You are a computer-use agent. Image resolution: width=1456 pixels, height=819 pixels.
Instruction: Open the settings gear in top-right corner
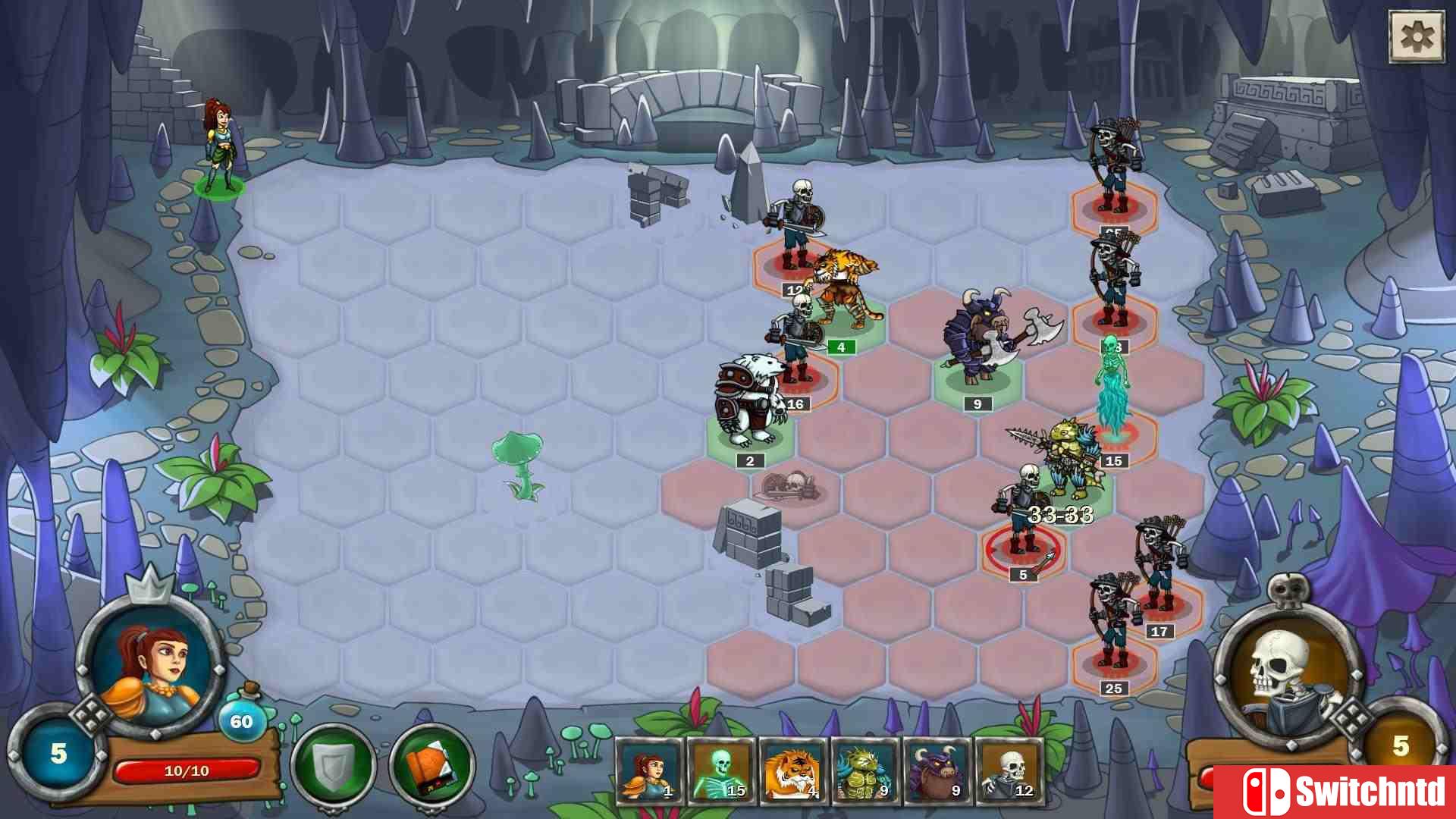click(x=1417, y=34)
